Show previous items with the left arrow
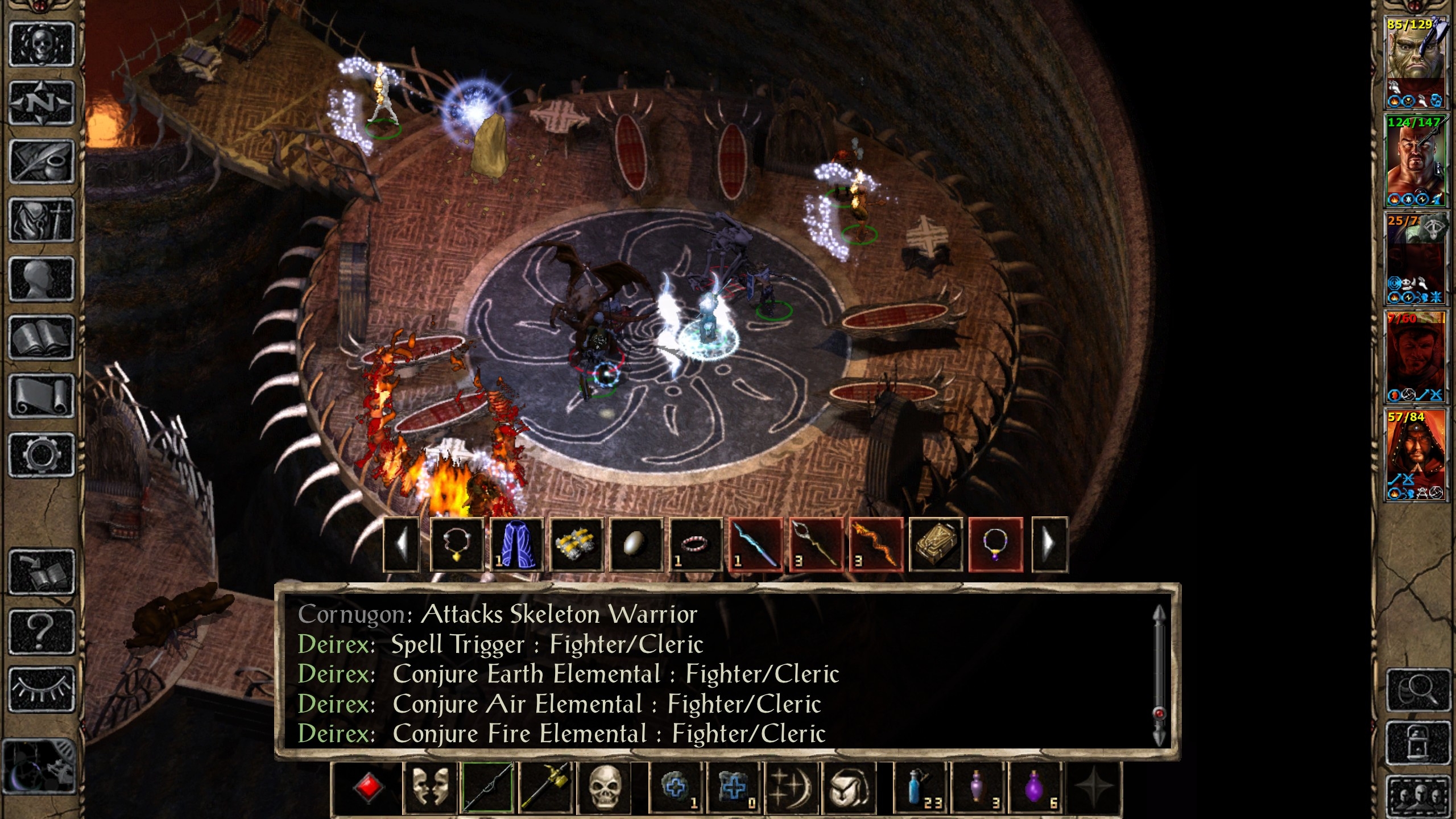Image resolution: width=1456 pixels, height=819 pixels. [402, 544]
